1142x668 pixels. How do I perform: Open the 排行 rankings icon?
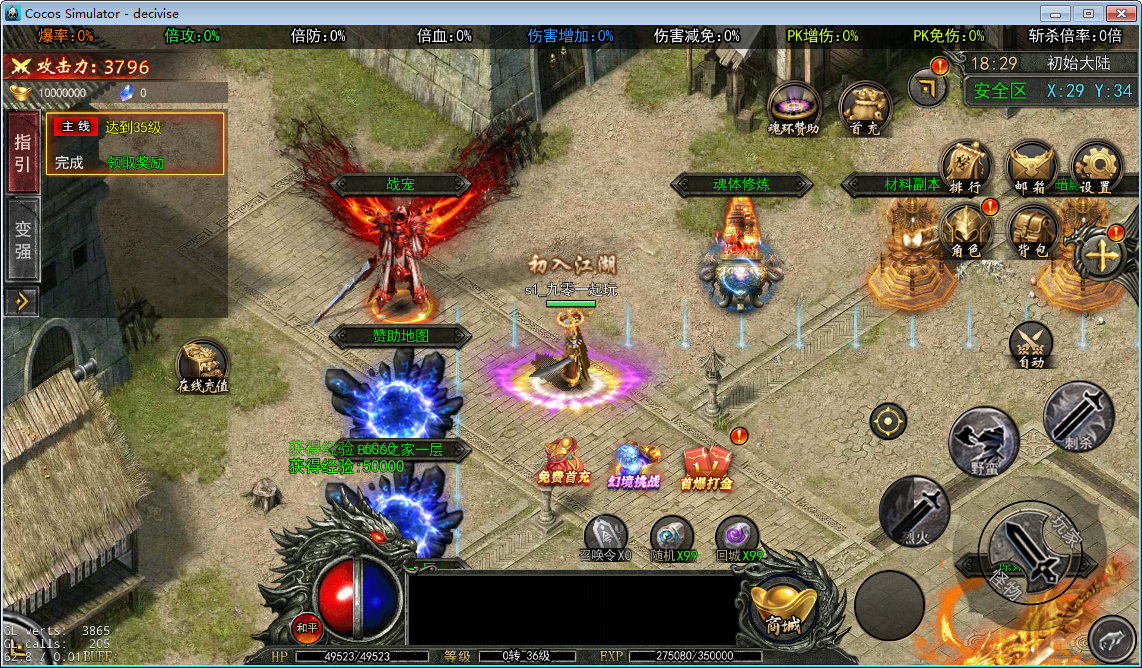point(966,167)
